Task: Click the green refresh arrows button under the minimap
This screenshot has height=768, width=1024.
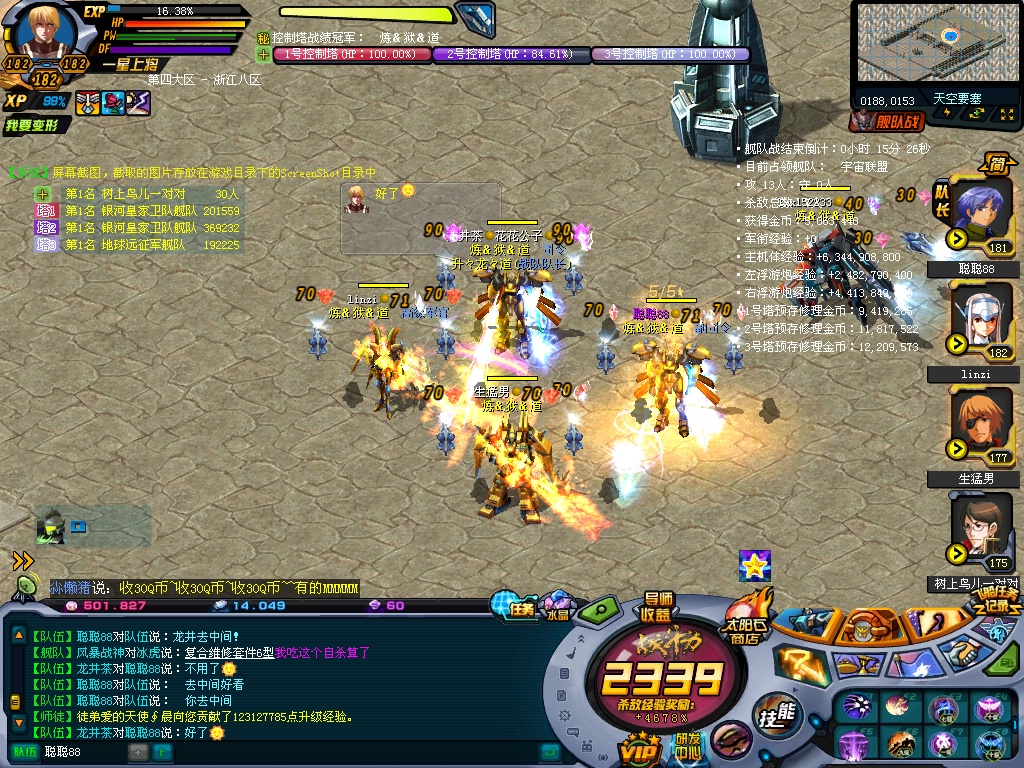Action: coord(976,113)
